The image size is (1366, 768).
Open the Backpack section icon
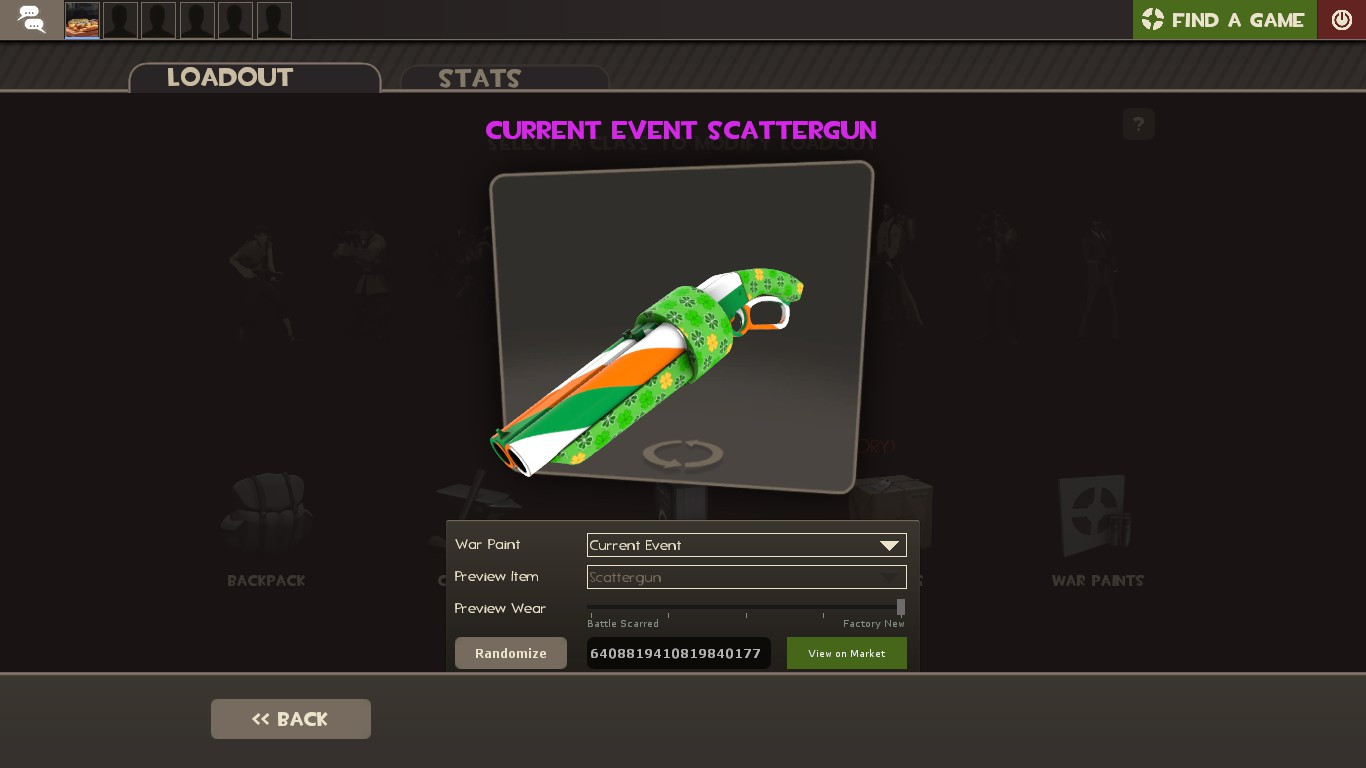pos(265,515)
